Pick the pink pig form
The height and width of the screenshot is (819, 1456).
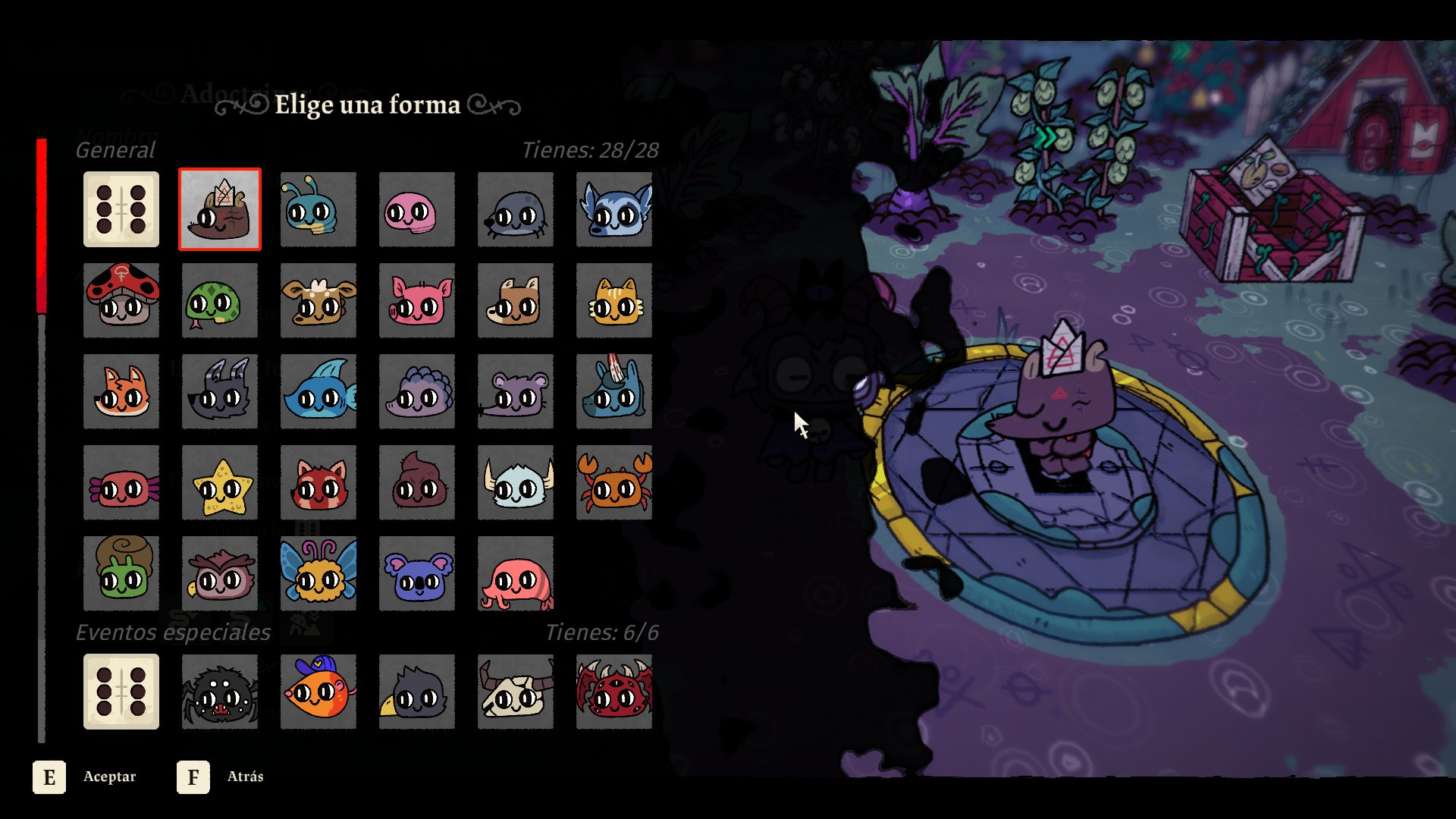pos(417,300)
